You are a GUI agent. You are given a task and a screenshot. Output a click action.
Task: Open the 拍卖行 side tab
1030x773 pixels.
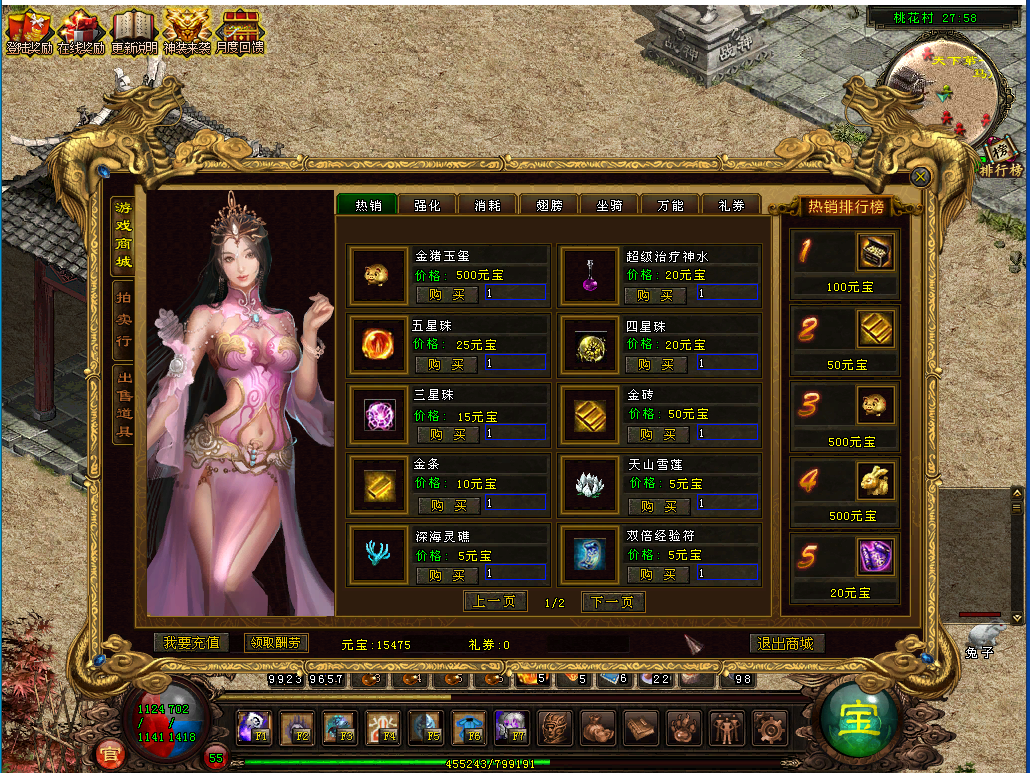pyautogui.click(x=123, y=319)
